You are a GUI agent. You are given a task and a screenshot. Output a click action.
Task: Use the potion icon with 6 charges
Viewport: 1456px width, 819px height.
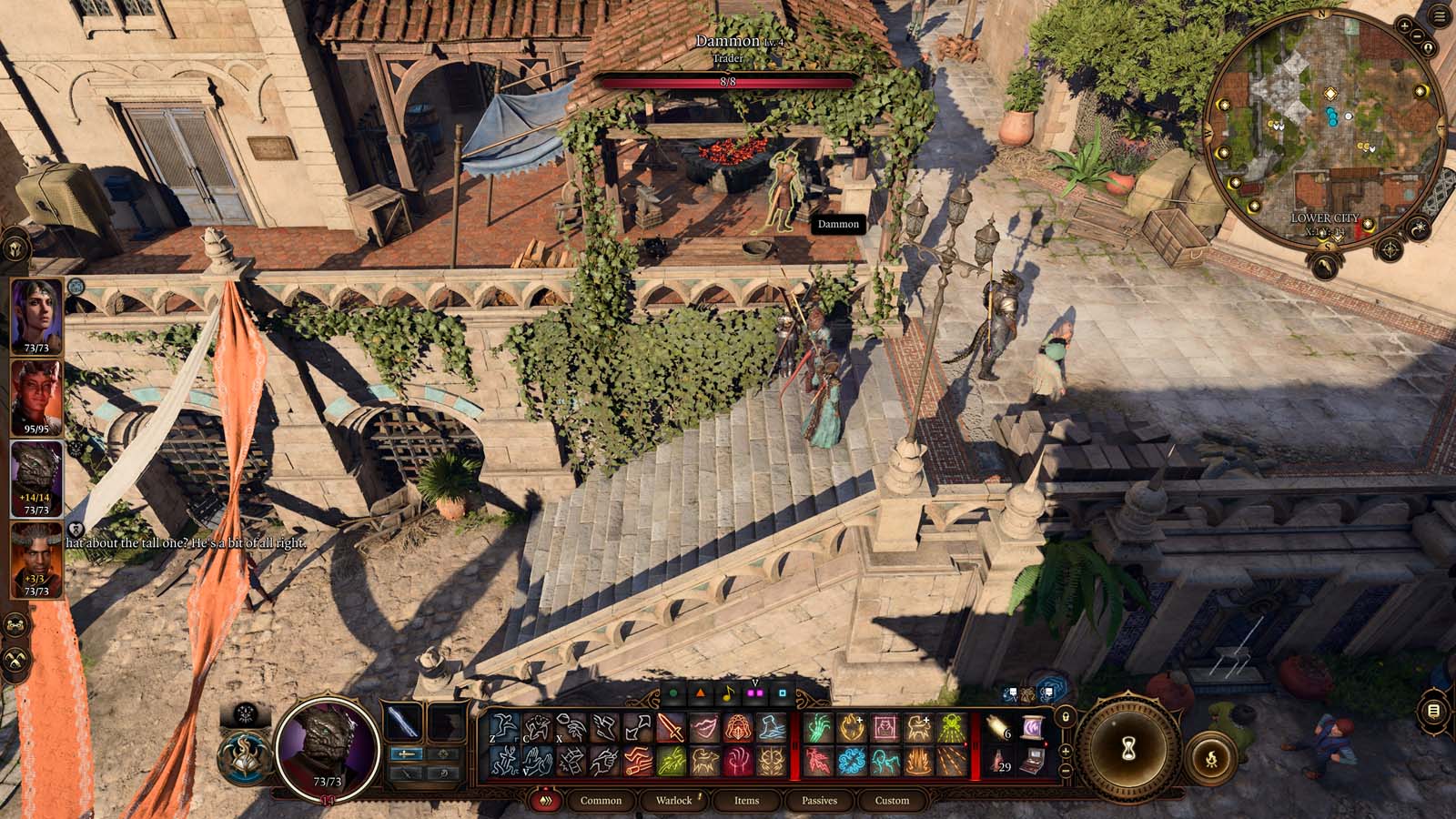[x=996, y=728]
